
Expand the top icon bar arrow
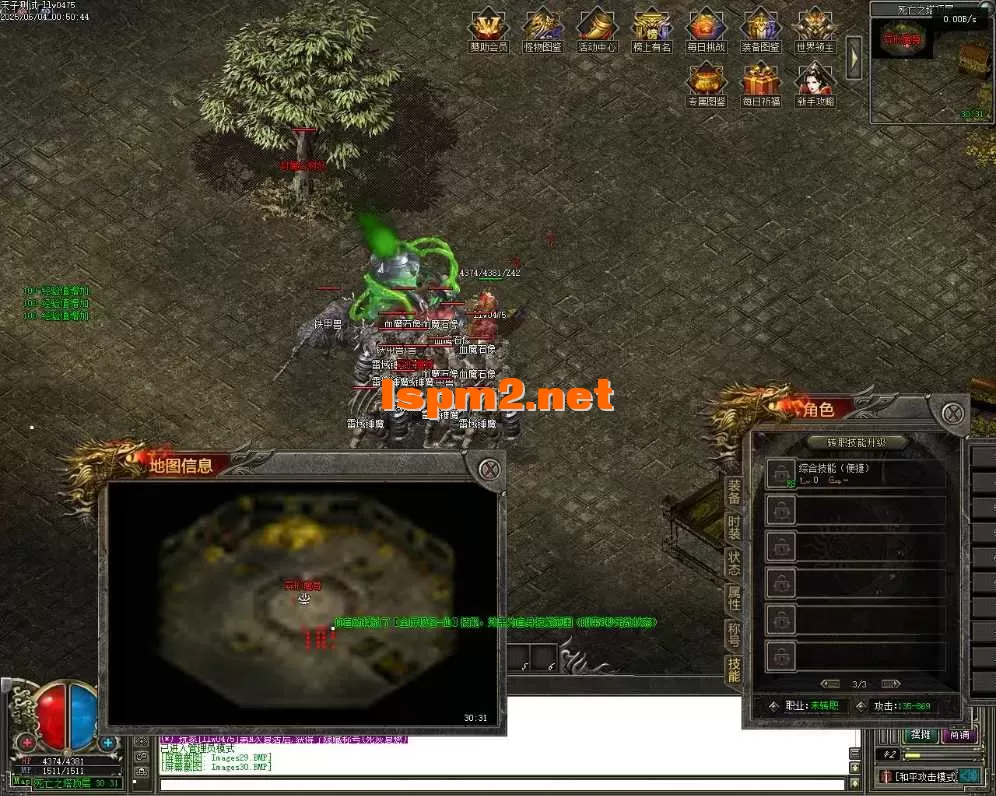click(x=854, y=58)
